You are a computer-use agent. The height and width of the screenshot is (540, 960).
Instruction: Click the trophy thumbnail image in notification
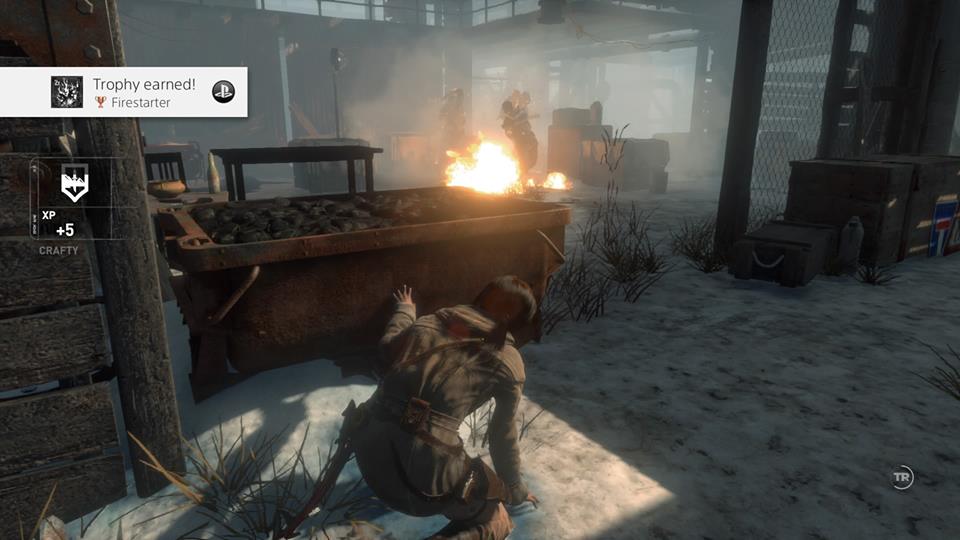[x=67, y=92]
